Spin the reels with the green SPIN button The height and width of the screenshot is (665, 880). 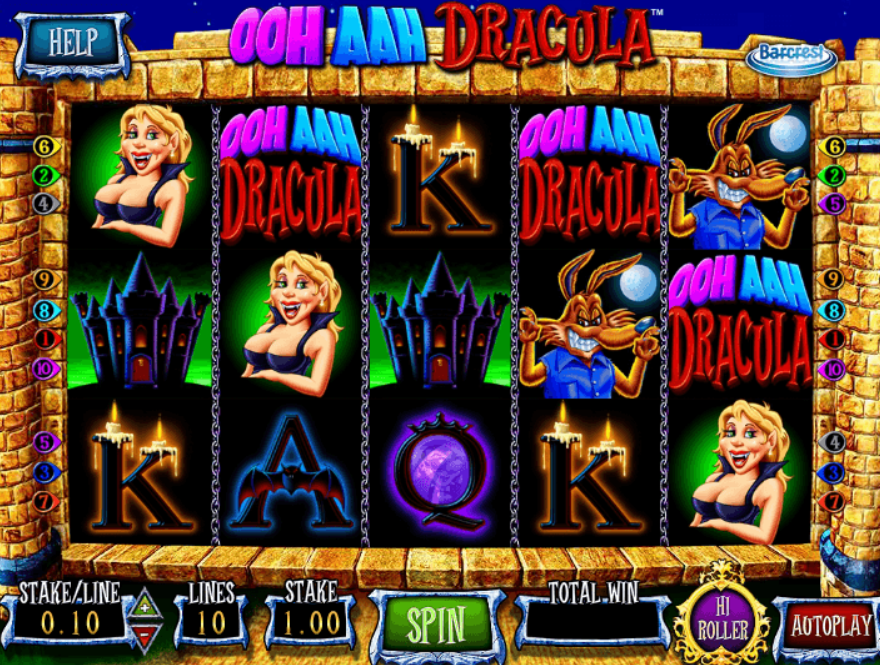tap(436, 624)
